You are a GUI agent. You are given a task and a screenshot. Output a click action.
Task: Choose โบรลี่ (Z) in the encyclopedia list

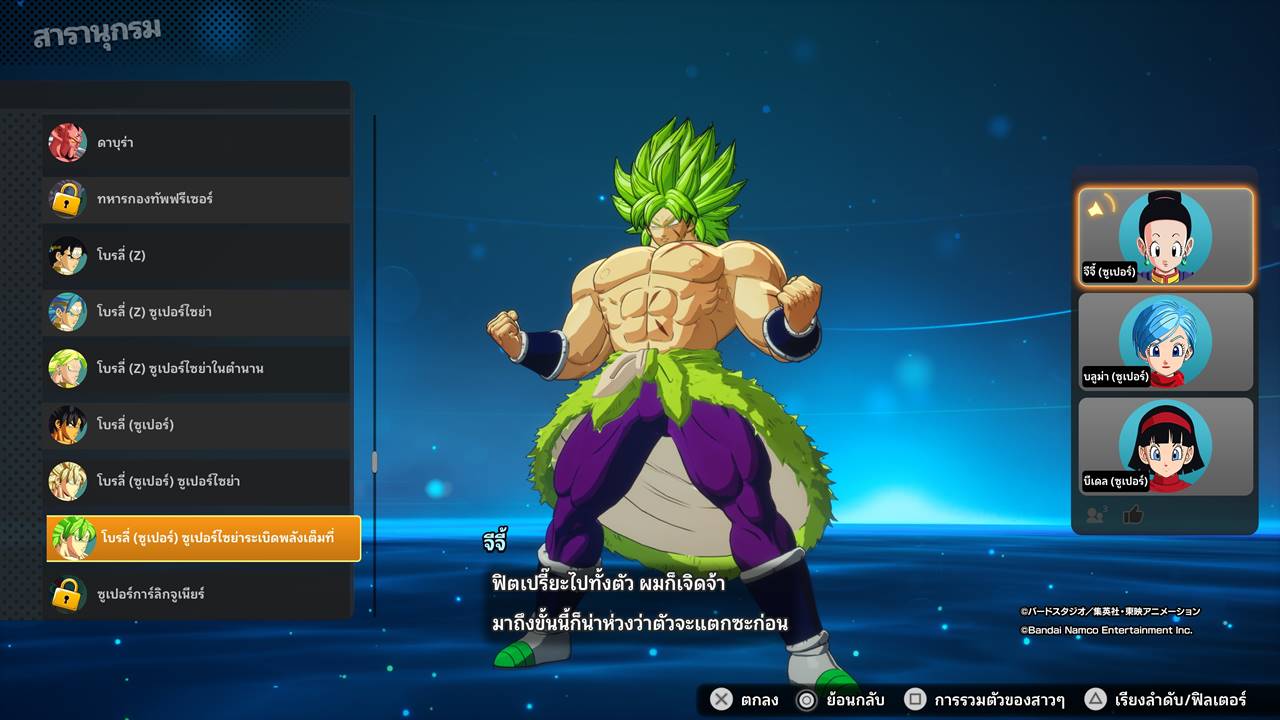pyautogui.click(x=197, y=255)
